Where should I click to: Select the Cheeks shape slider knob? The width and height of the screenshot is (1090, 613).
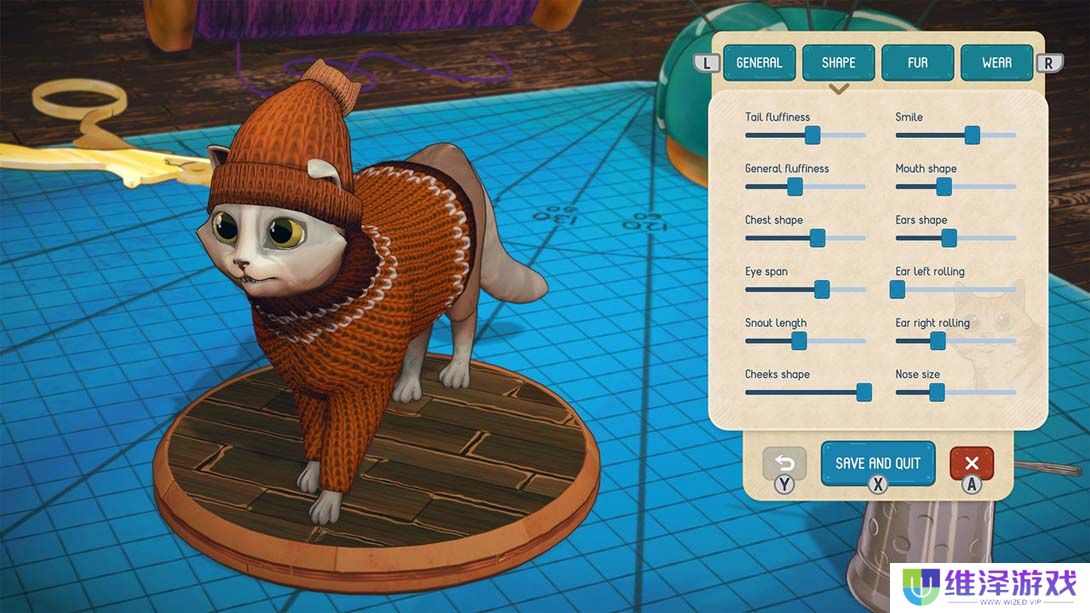tap(864, 392)
